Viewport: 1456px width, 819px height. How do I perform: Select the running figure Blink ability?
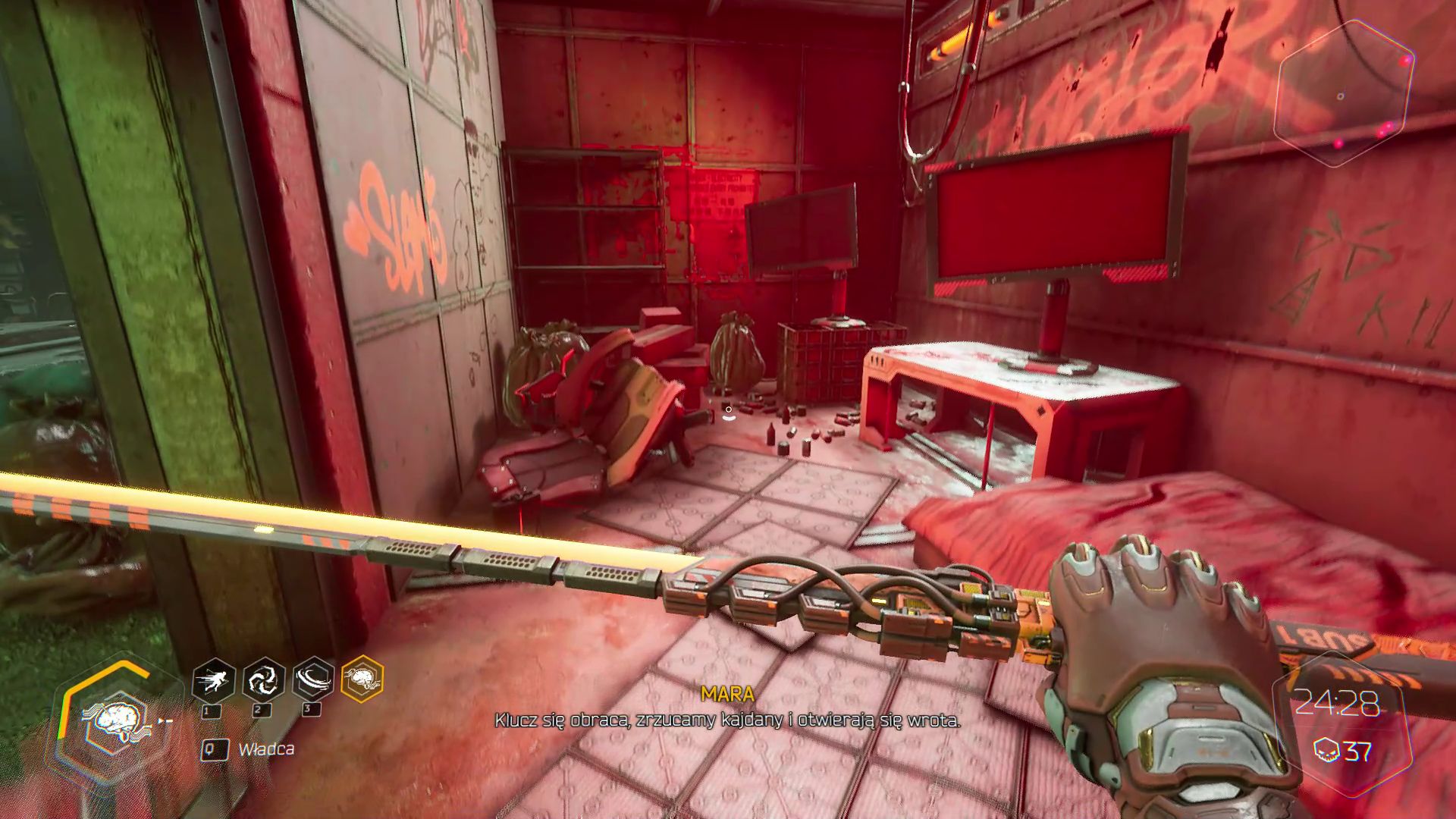[x=213, y=679]
